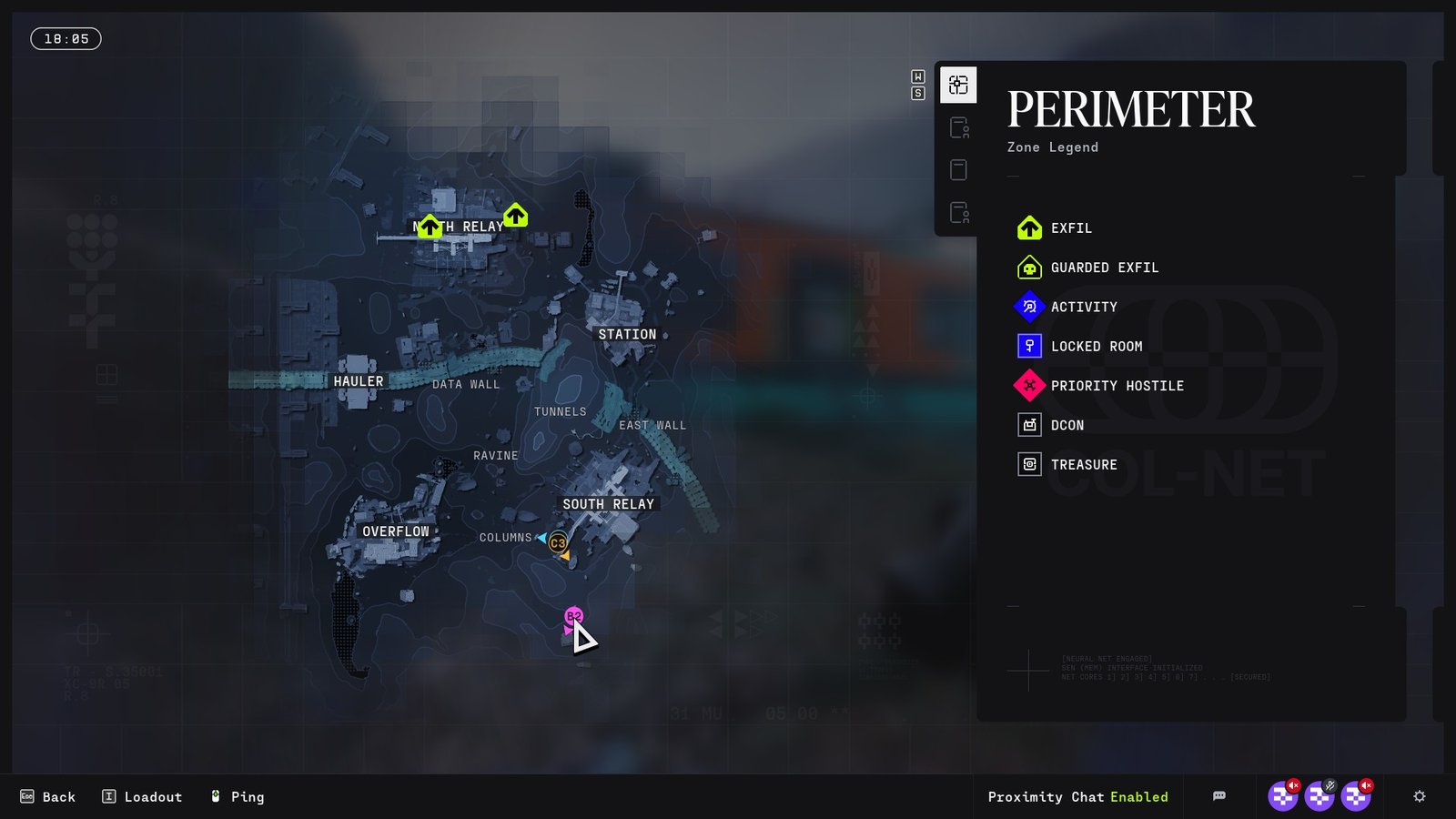Click the LOCKED ROOM key icon
The width and height of the screenshot is (1456, 819).
click(x=1029, y=346)
